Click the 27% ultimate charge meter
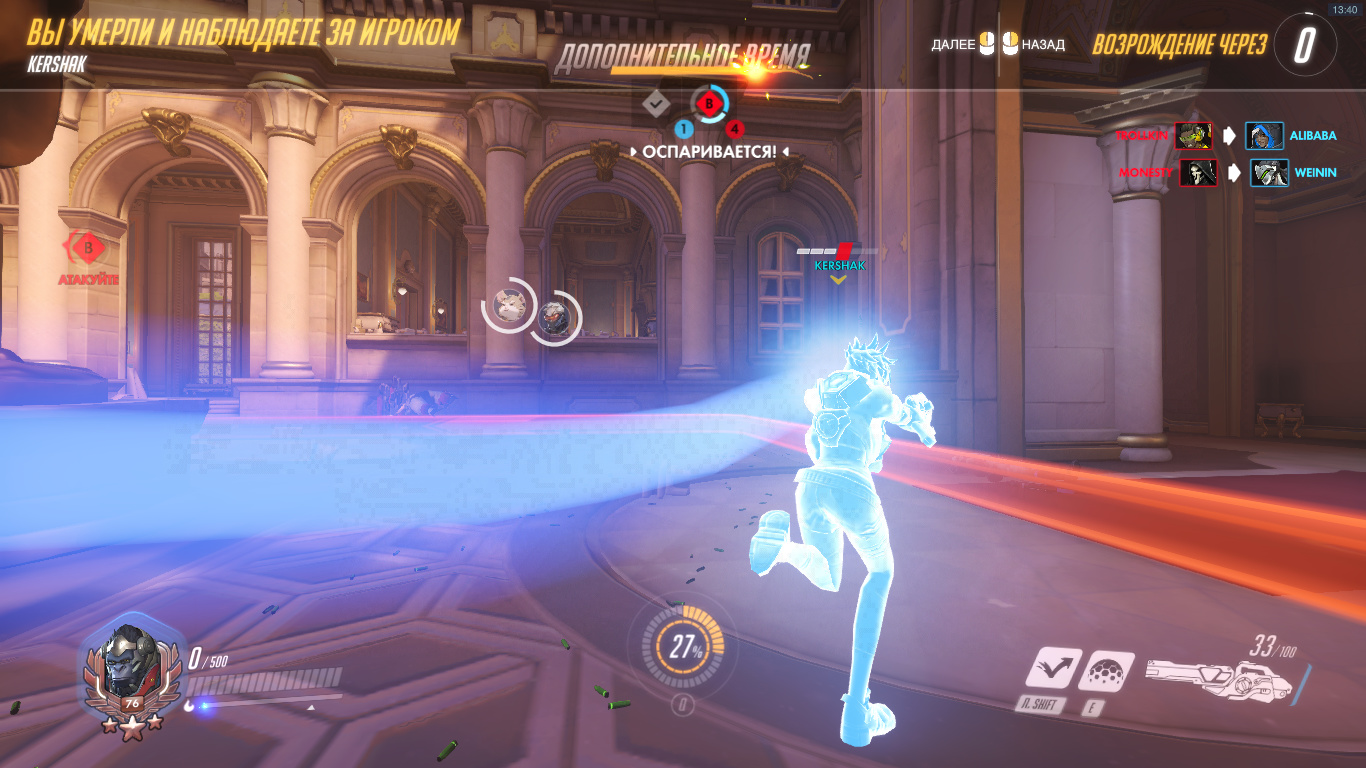This screenshot has height=768, width=1366. point(685,647)
